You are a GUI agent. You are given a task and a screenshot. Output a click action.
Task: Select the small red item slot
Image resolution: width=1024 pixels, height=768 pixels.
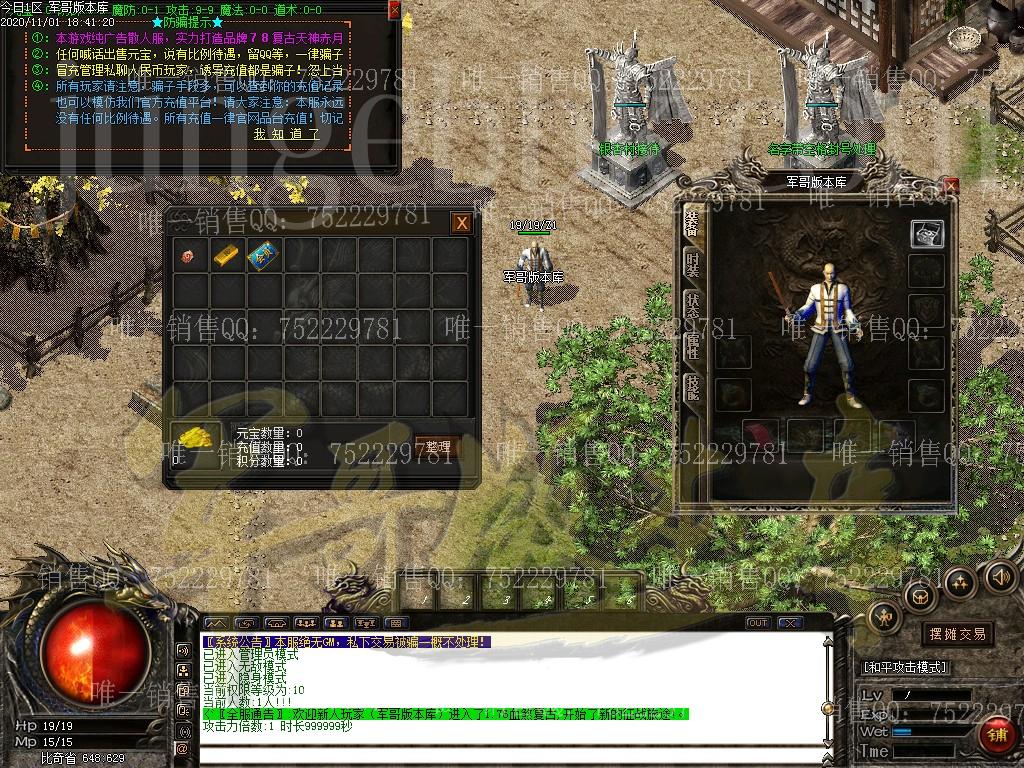[188, 257]
